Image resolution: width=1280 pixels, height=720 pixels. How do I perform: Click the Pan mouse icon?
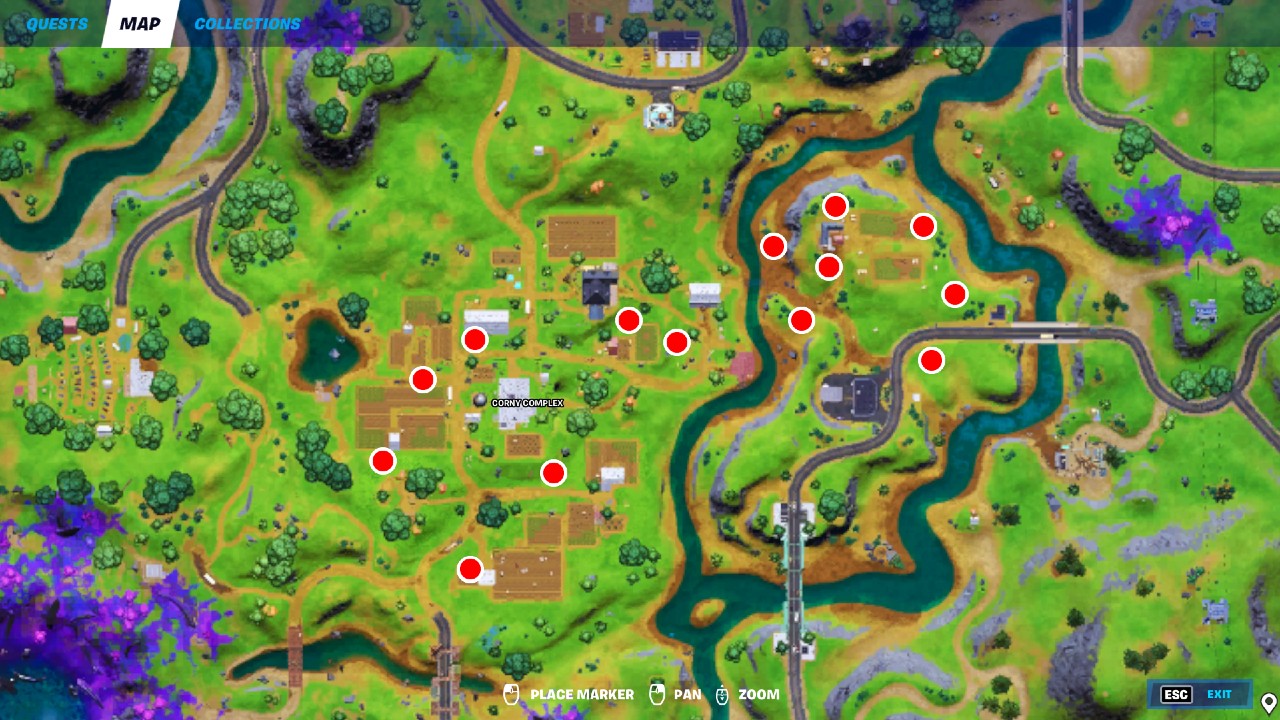click(657, 693)
